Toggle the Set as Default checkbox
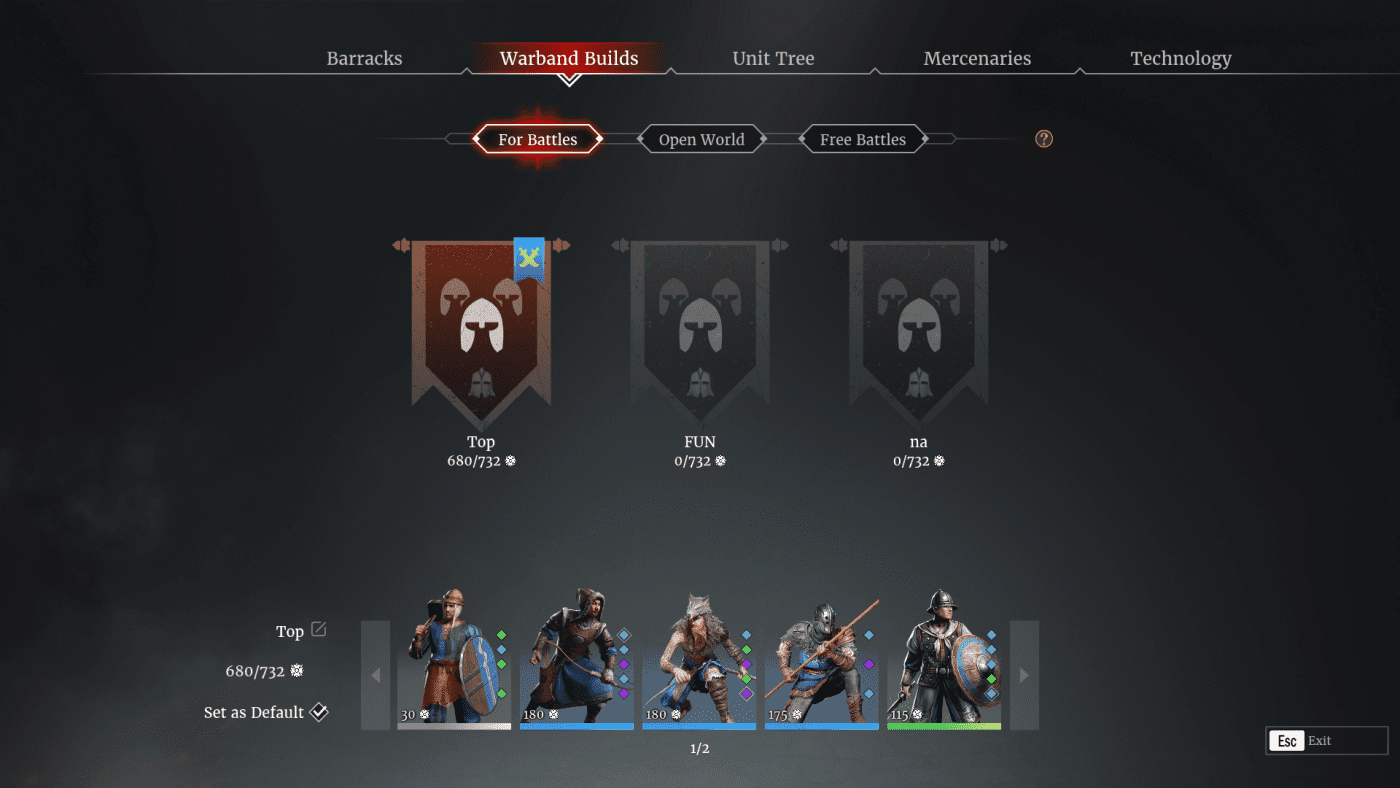The height and width of the screenshot is (788, 1400). (x=320, y=712)
